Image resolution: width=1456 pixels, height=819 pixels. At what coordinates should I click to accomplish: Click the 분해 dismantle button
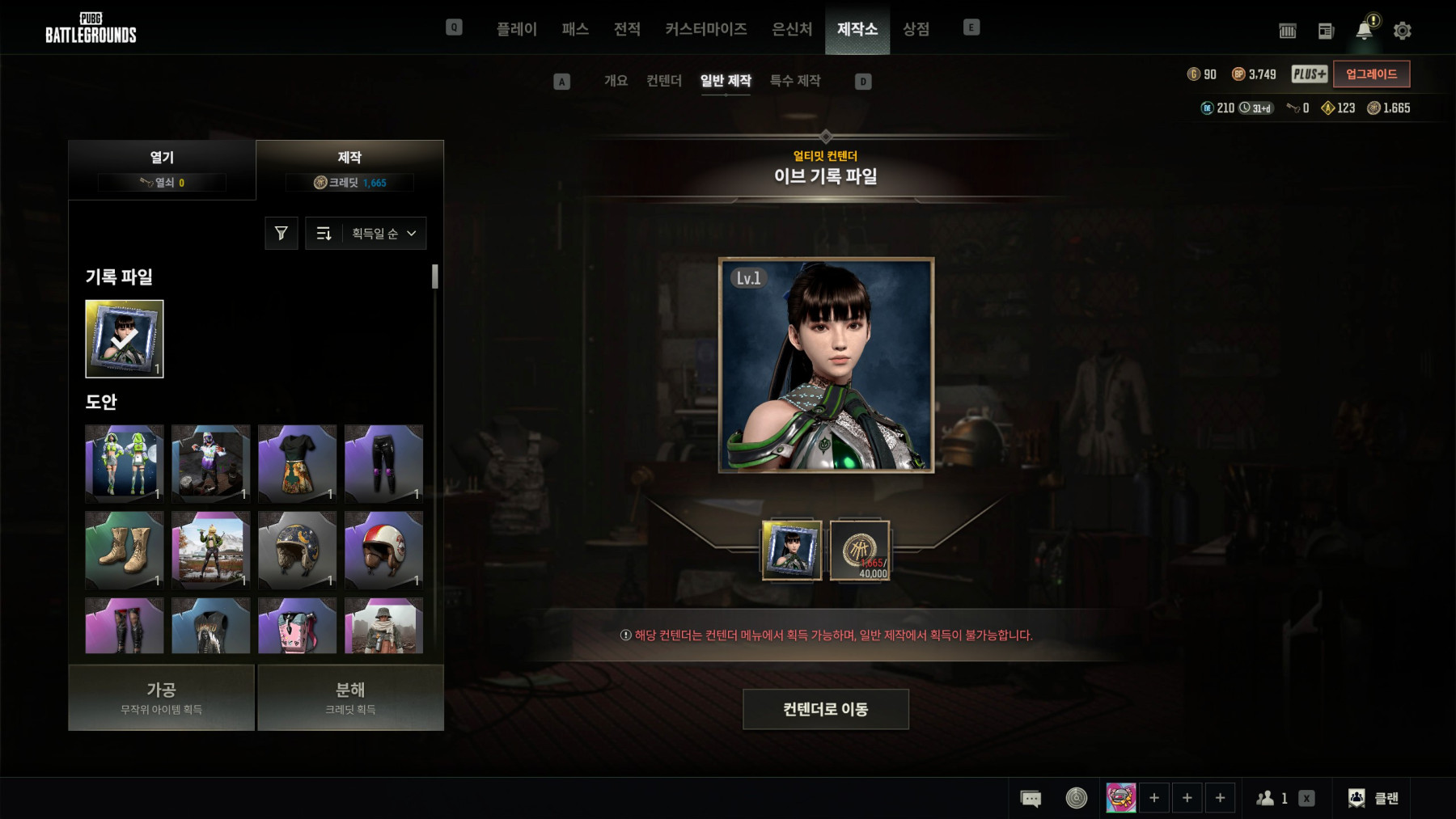pyautogui.click(x=350, y=698)
